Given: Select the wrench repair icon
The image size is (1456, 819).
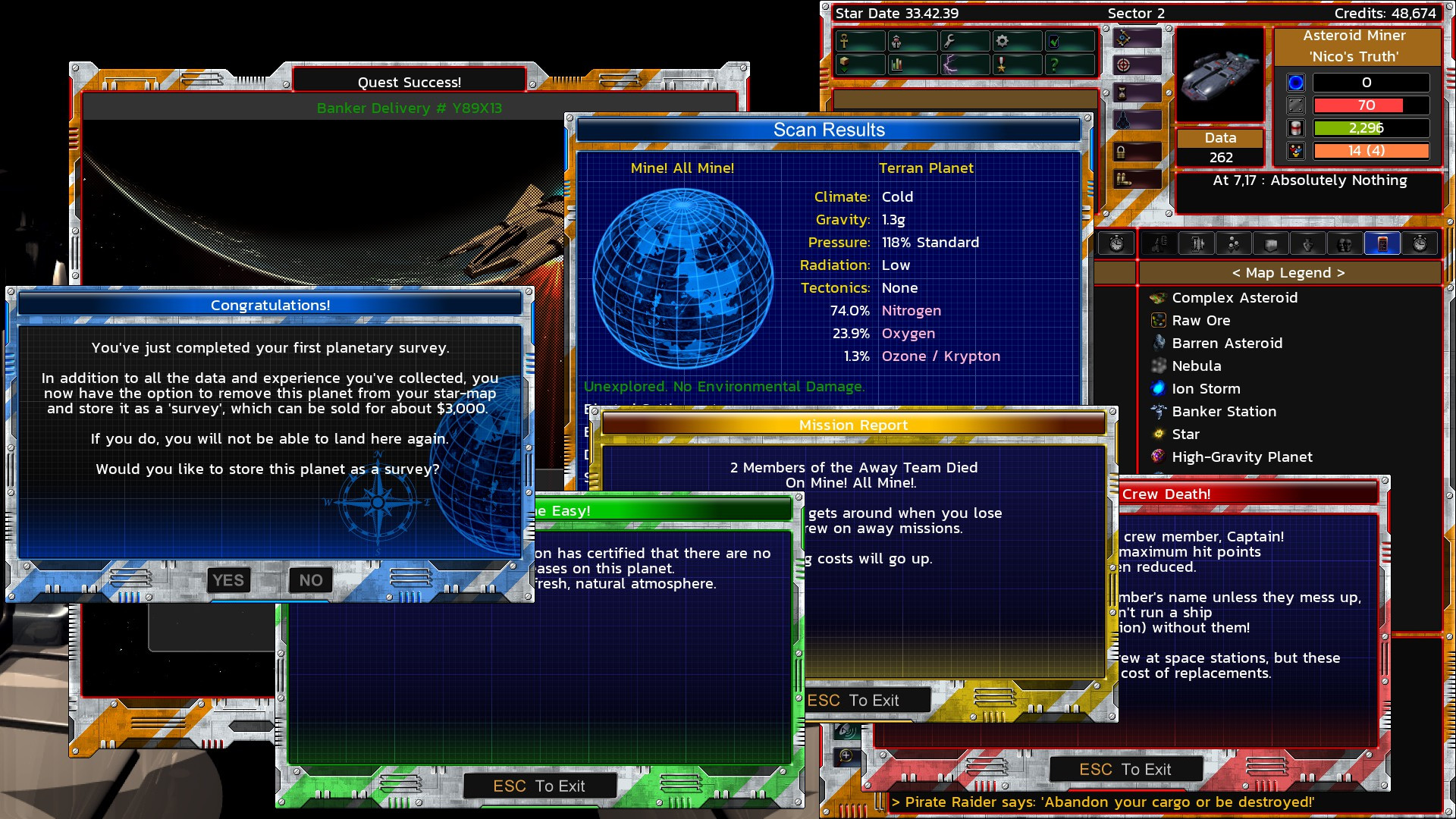Looking at the screenshot, I should 949,42.
